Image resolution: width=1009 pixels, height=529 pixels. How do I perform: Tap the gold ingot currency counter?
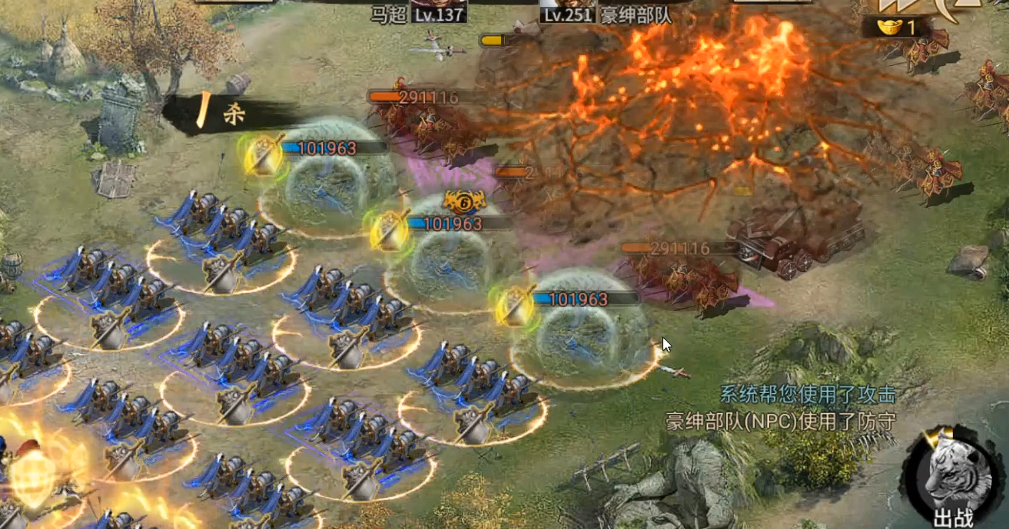(893, 27)
